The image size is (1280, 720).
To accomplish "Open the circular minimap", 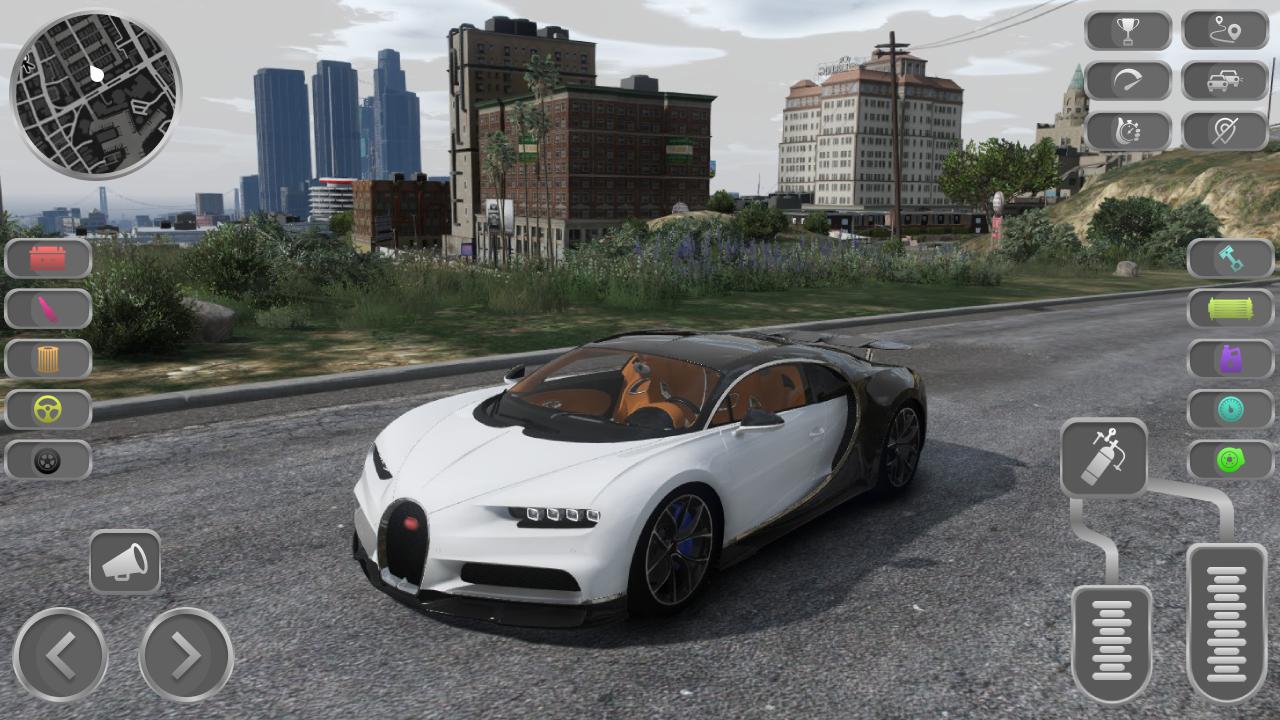I will (95, 92).
